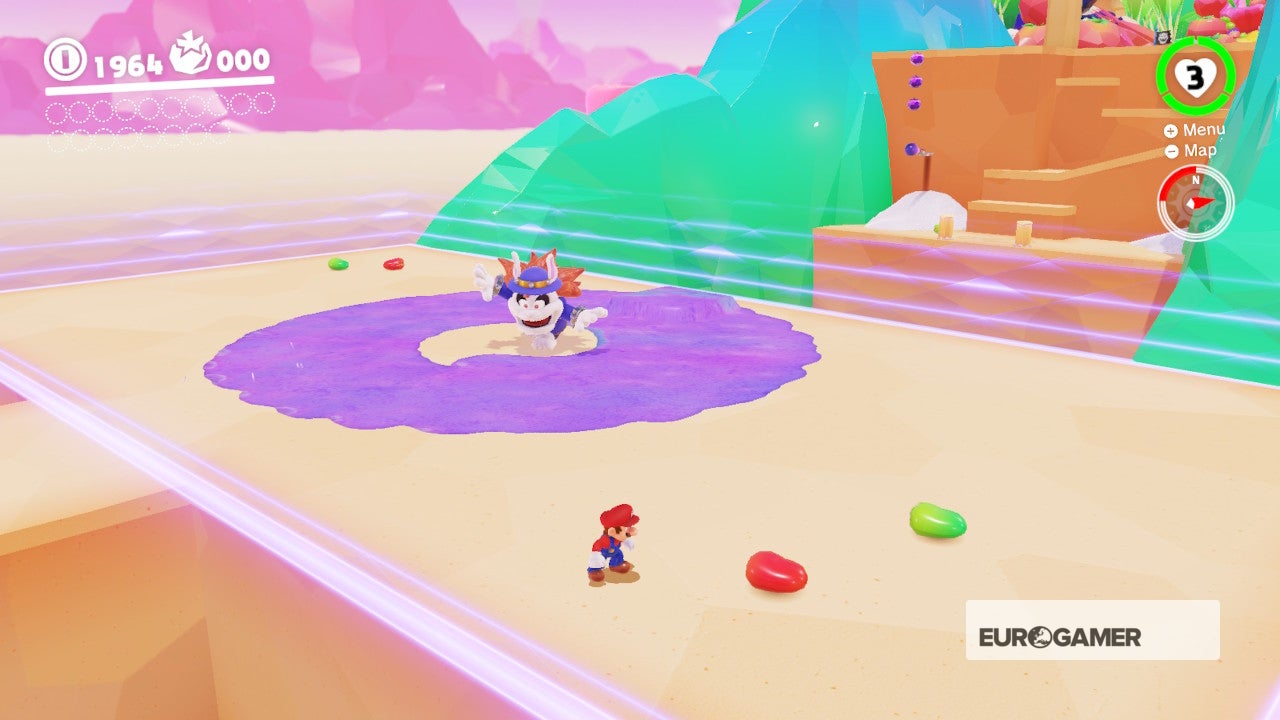Image resolution: width=1280 pixels, height=720 pixels.
Task: Click the gold coin counter icon
Action: [x=67, y=60]
